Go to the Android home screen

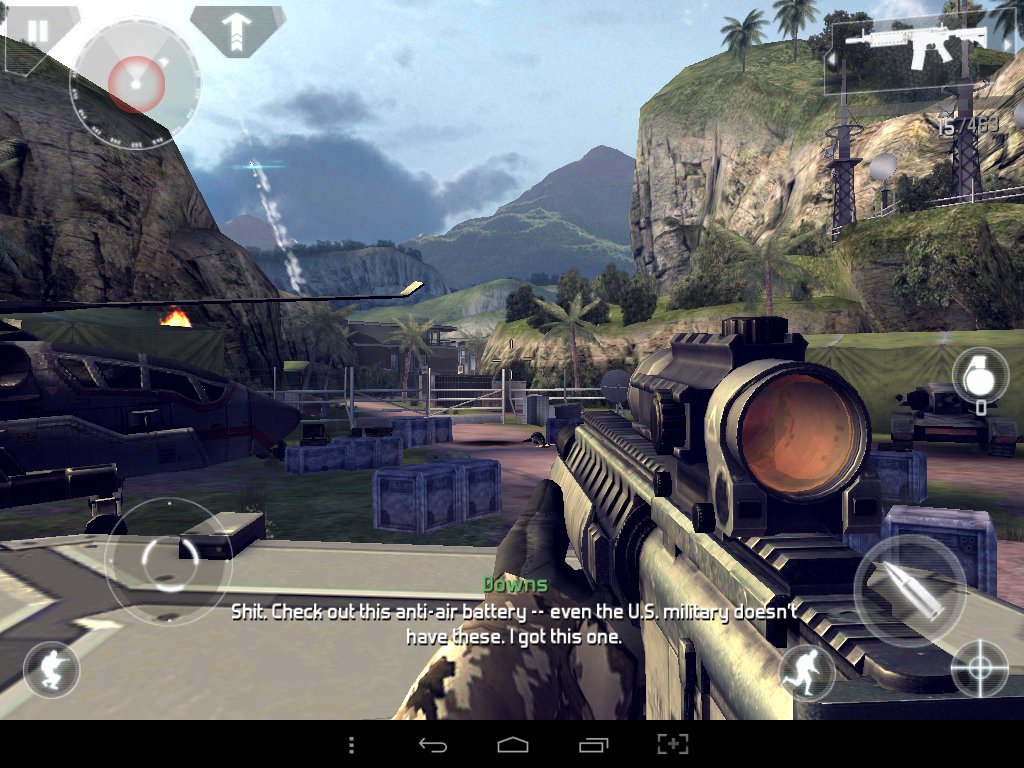[512, 745]
